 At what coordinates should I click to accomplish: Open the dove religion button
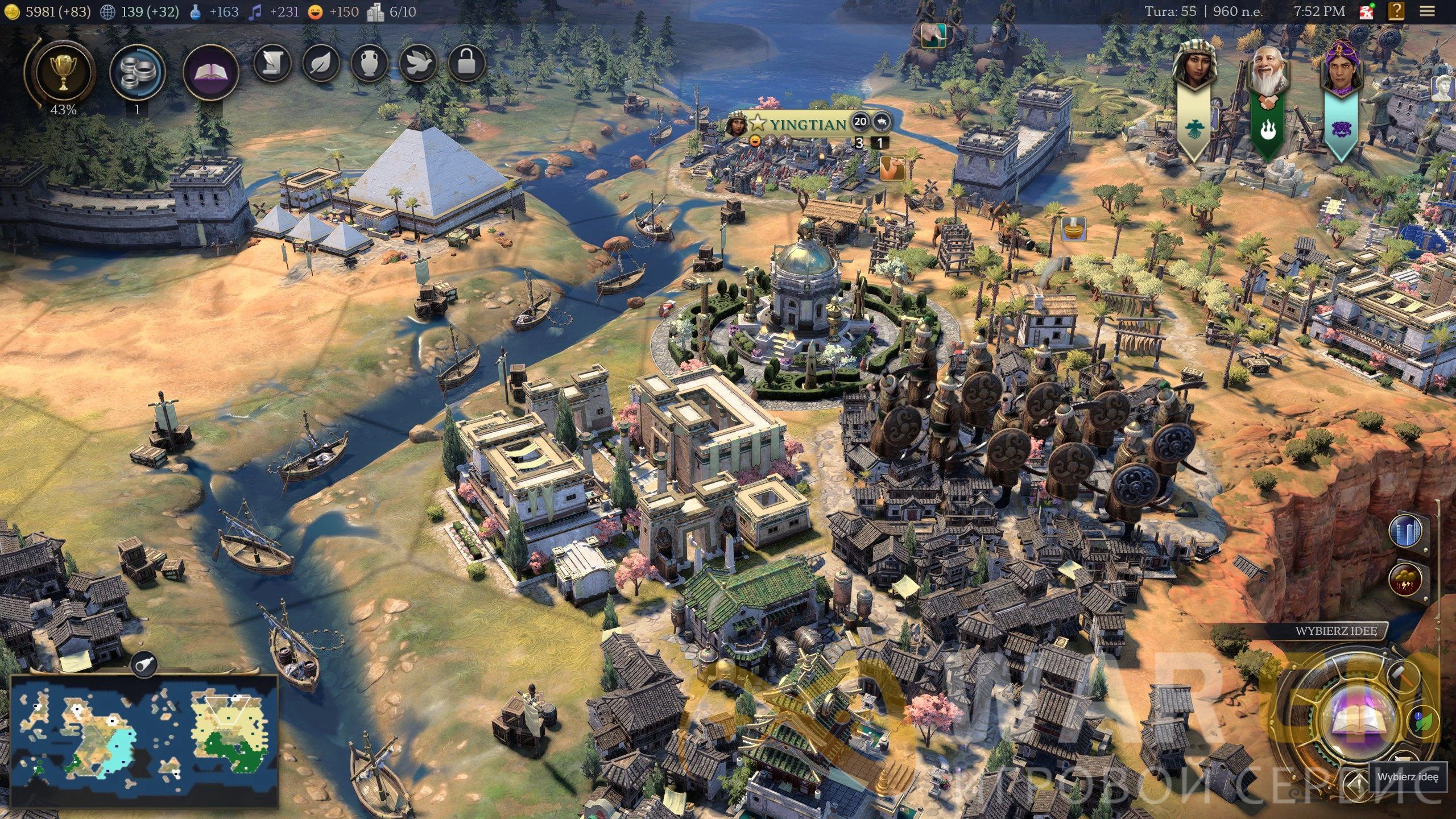click(x=418, y=63)
